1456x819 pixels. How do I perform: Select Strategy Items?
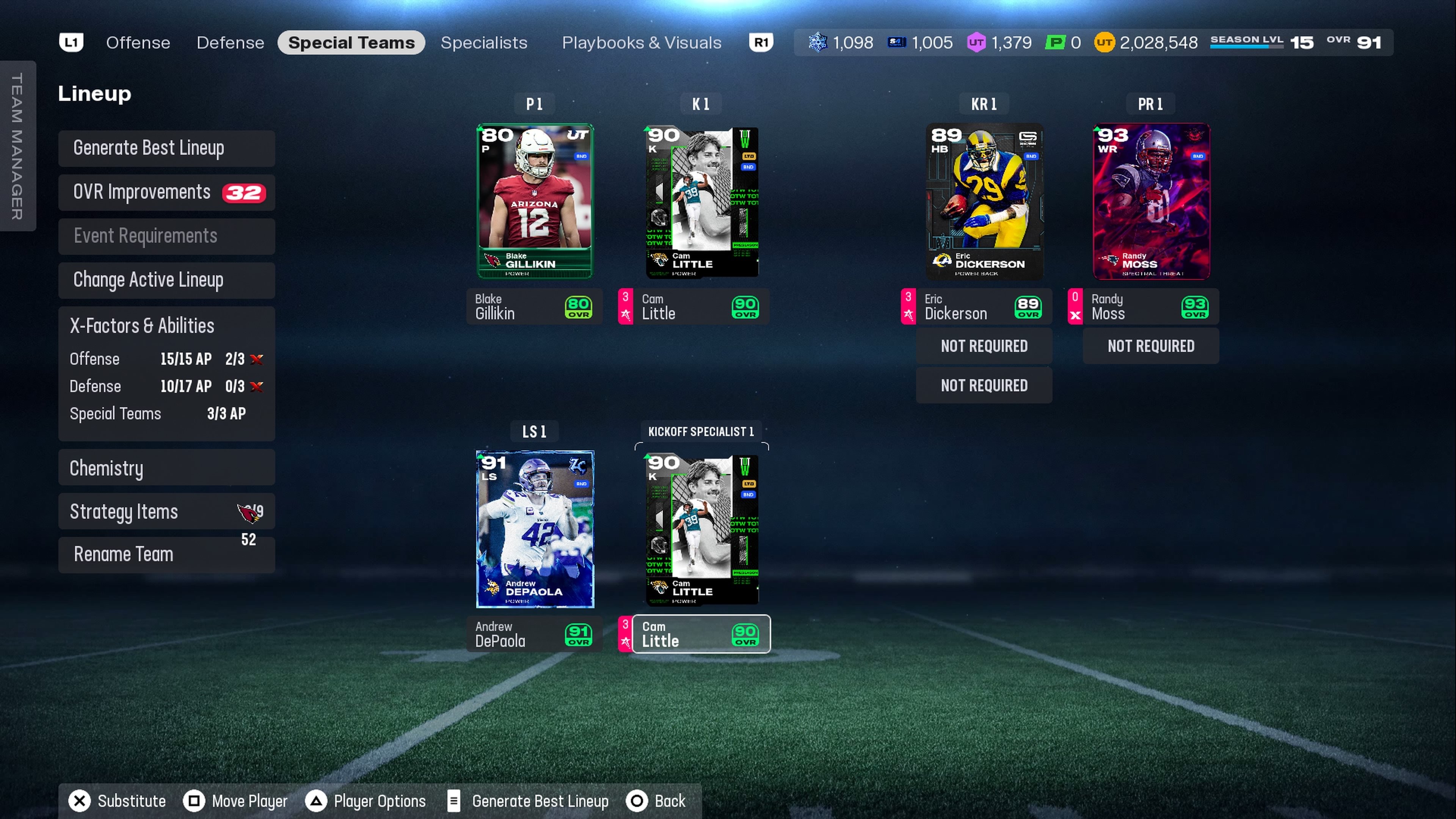(x=166, y=511)
